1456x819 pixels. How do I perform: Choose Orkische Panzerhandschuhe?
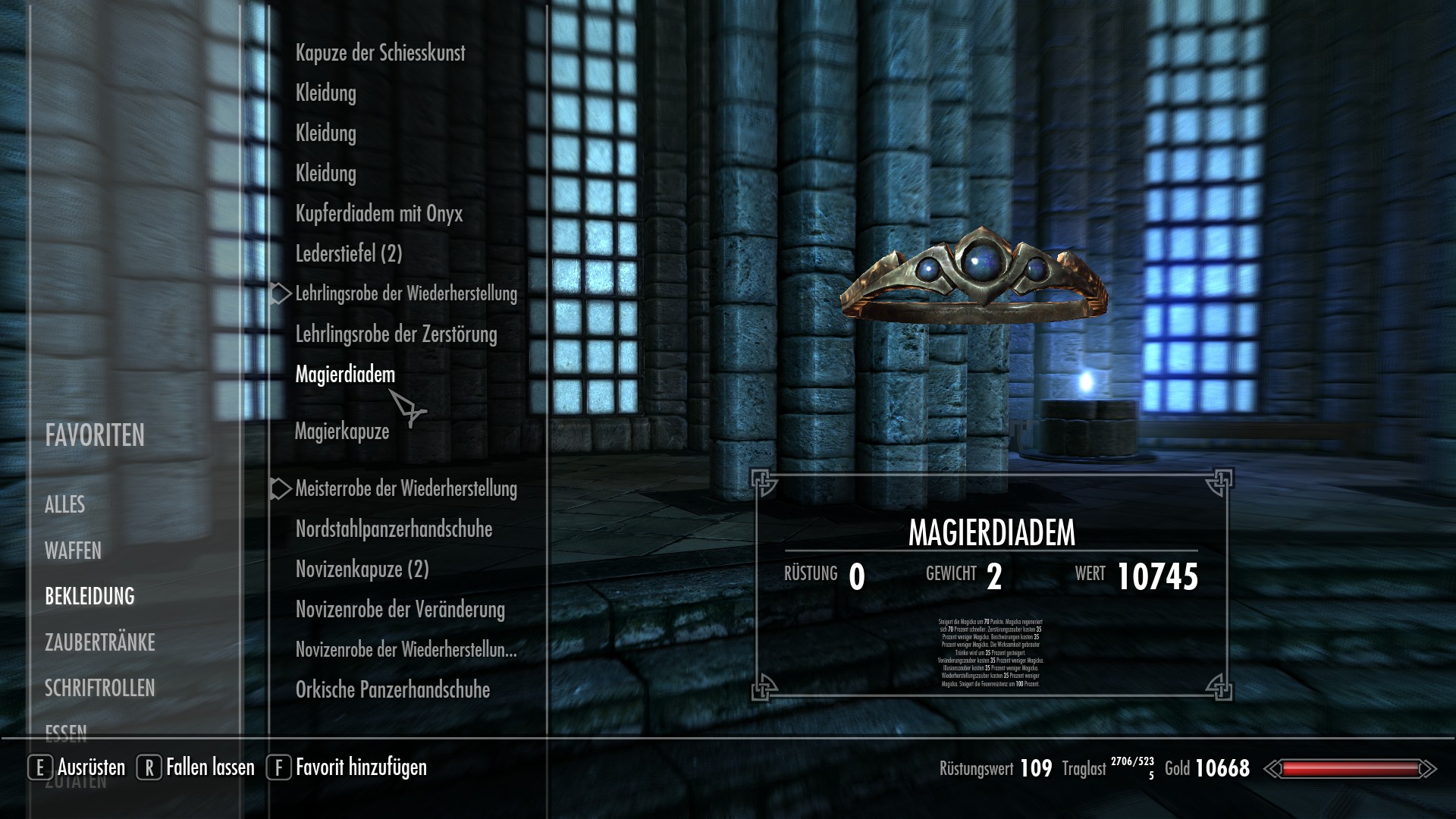(392, 690)
